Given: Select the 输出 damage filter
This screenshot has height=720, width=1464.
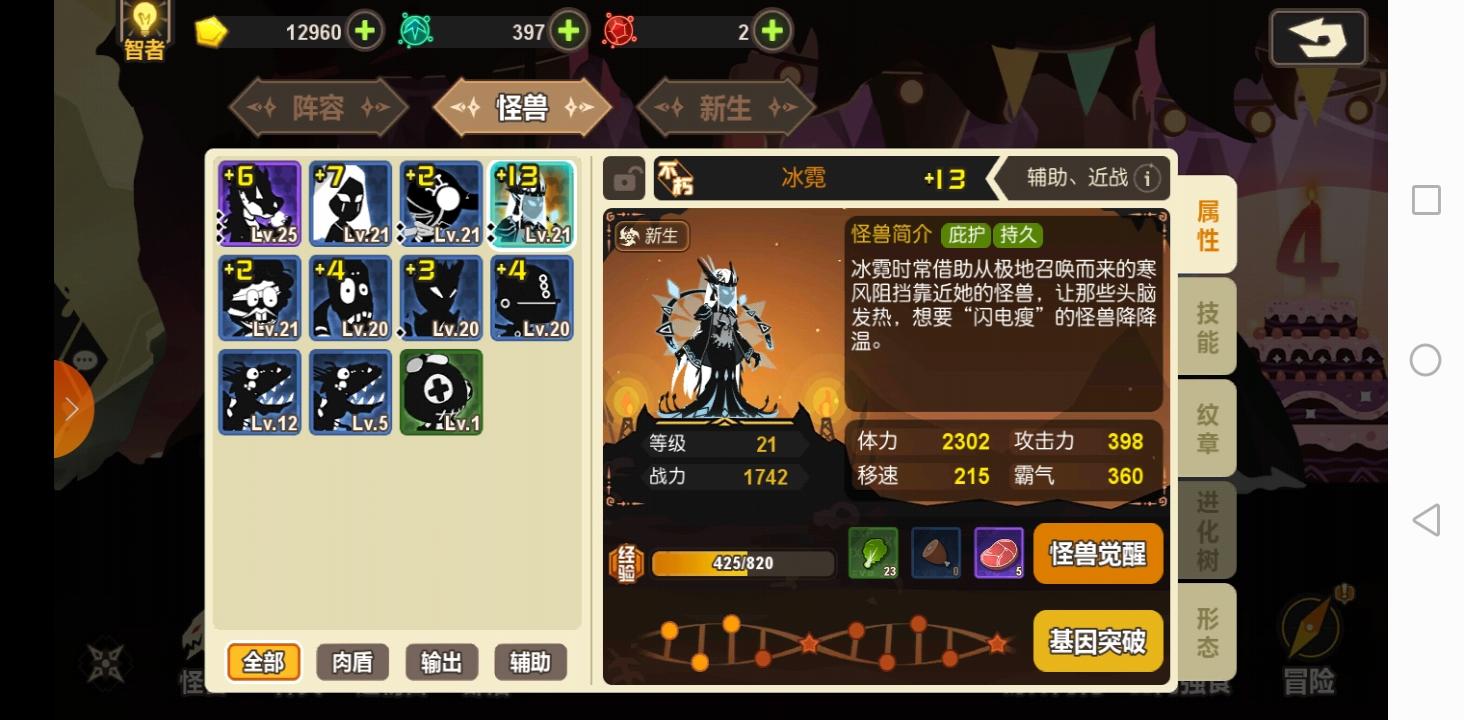Looking at the screenshot, I should click(x=441, y=662).
